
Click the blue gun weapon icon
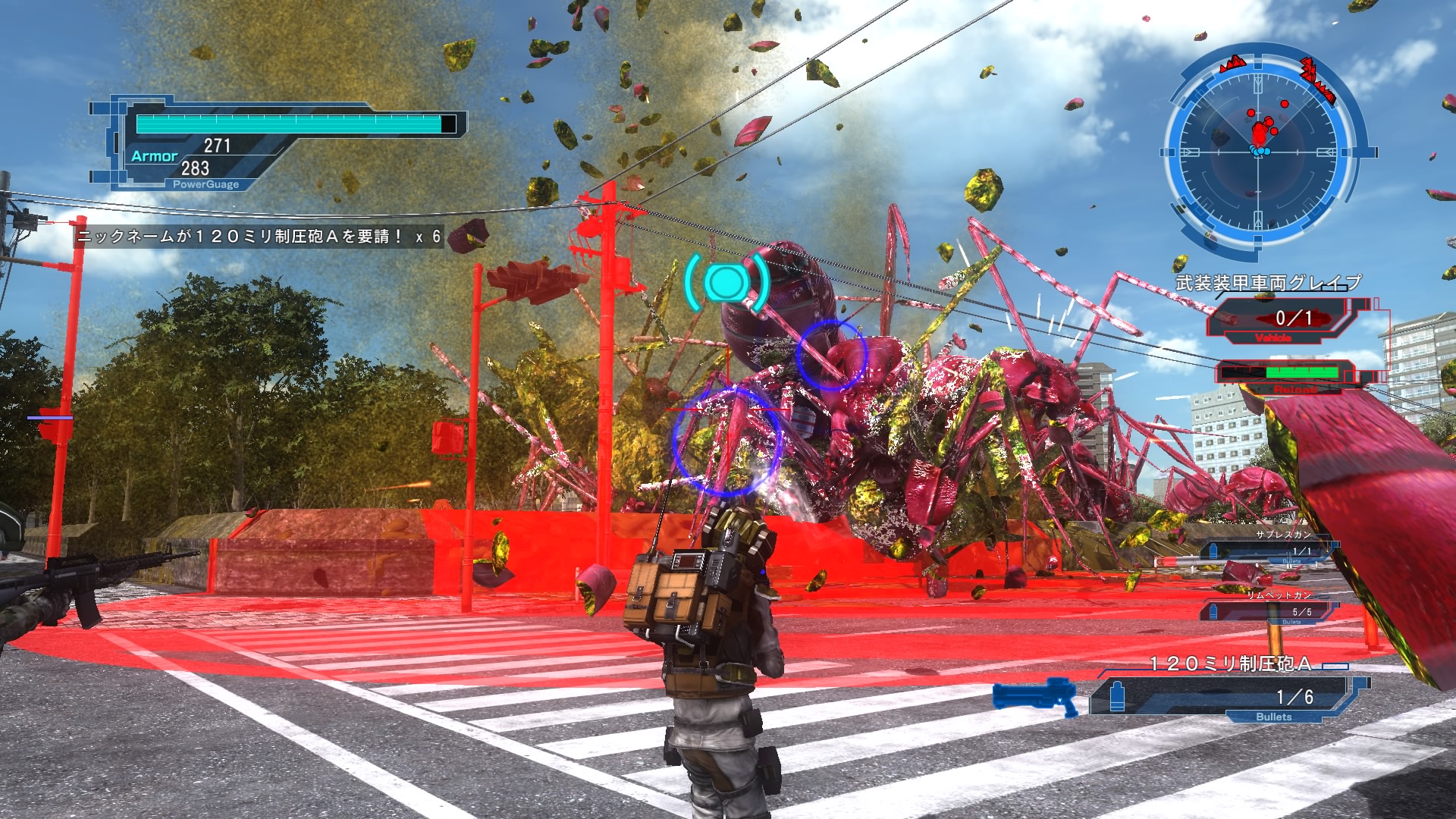1037,696
